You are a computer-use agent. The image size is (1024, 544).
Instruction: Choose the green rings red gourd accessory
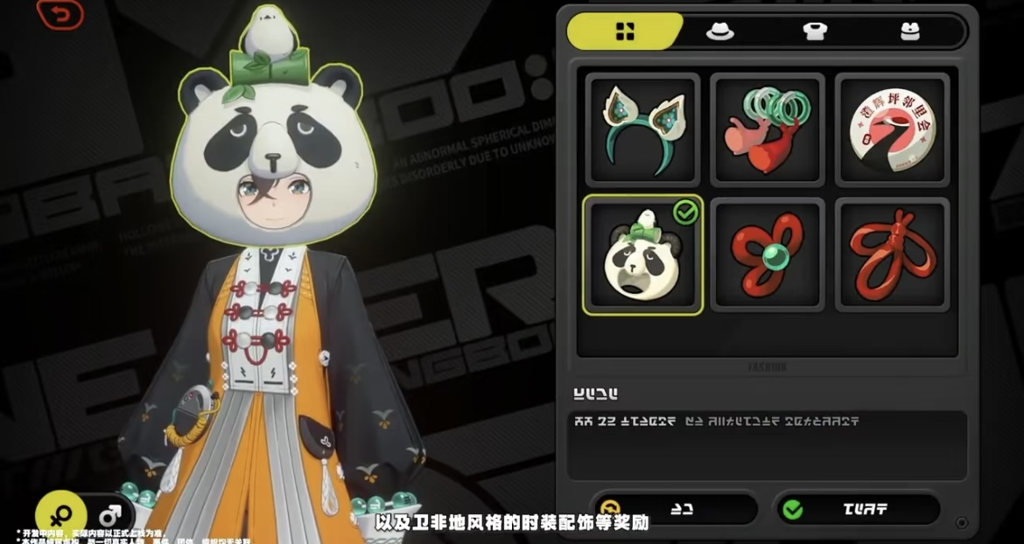tap(767, 130)
